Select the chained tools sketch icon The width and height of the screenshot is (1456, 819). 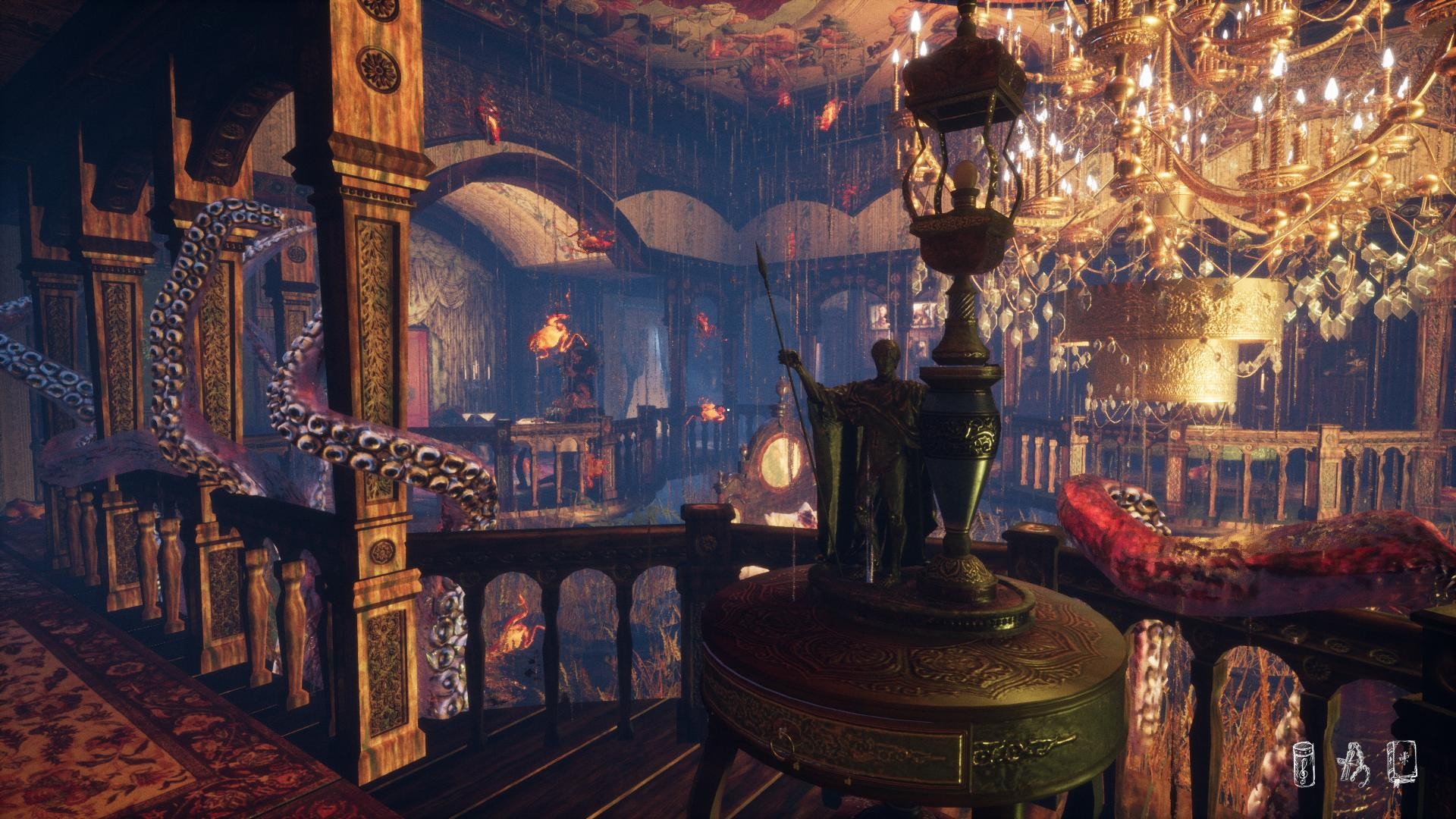pos(1354,764)
